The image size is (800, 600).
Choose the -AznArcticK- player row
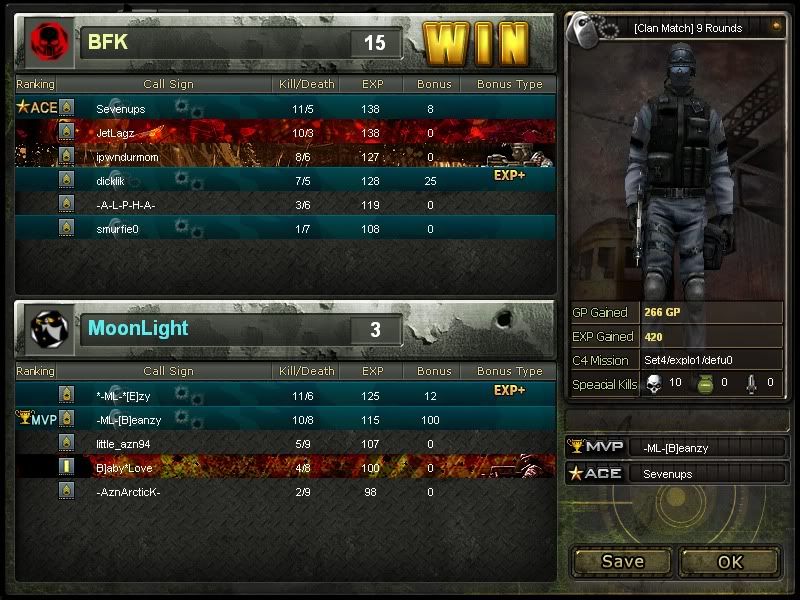(285, 492)
